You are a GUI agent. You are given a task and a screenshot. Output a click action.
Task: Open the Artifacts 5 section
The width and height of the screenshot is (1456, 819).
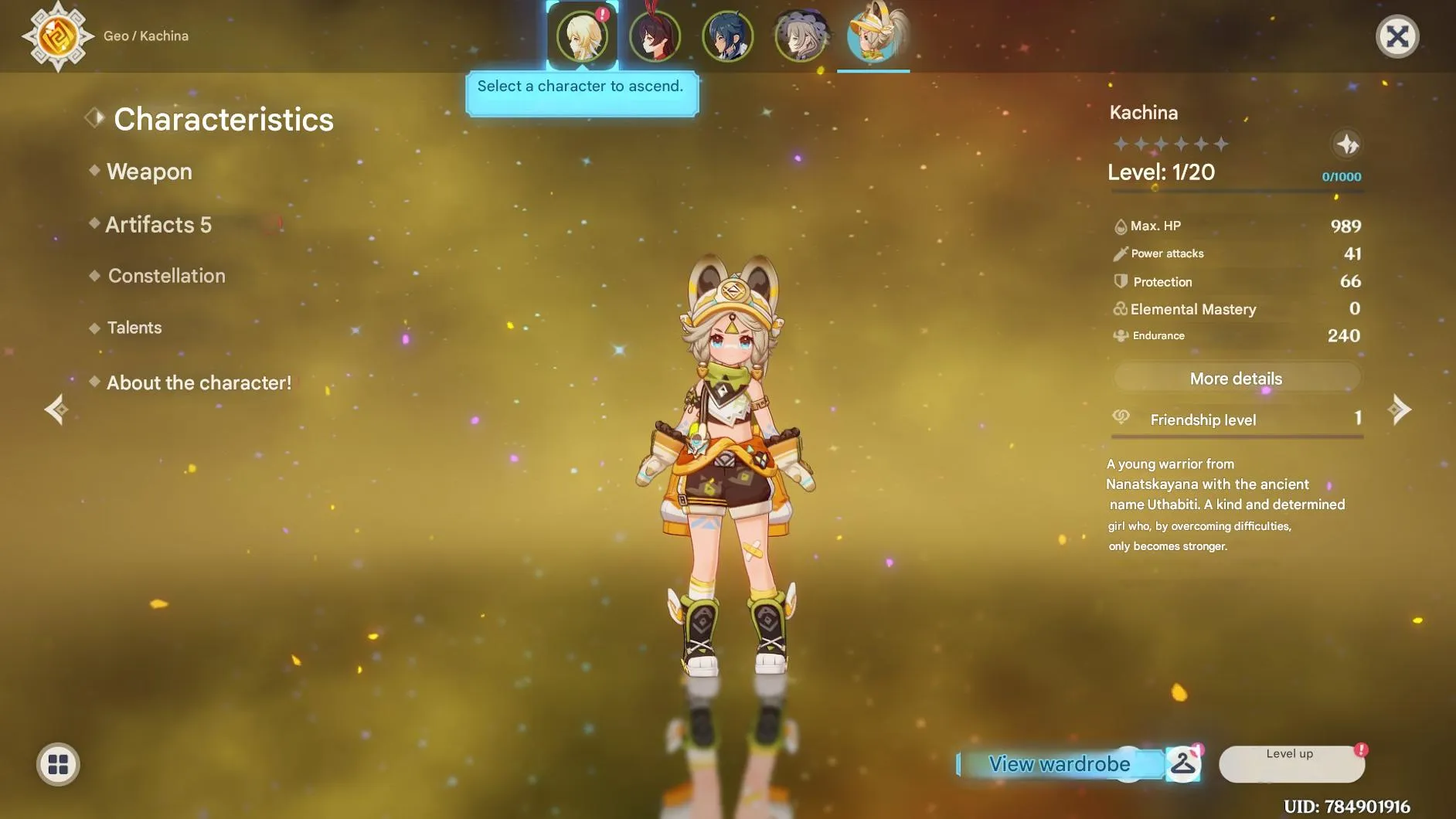158,225
